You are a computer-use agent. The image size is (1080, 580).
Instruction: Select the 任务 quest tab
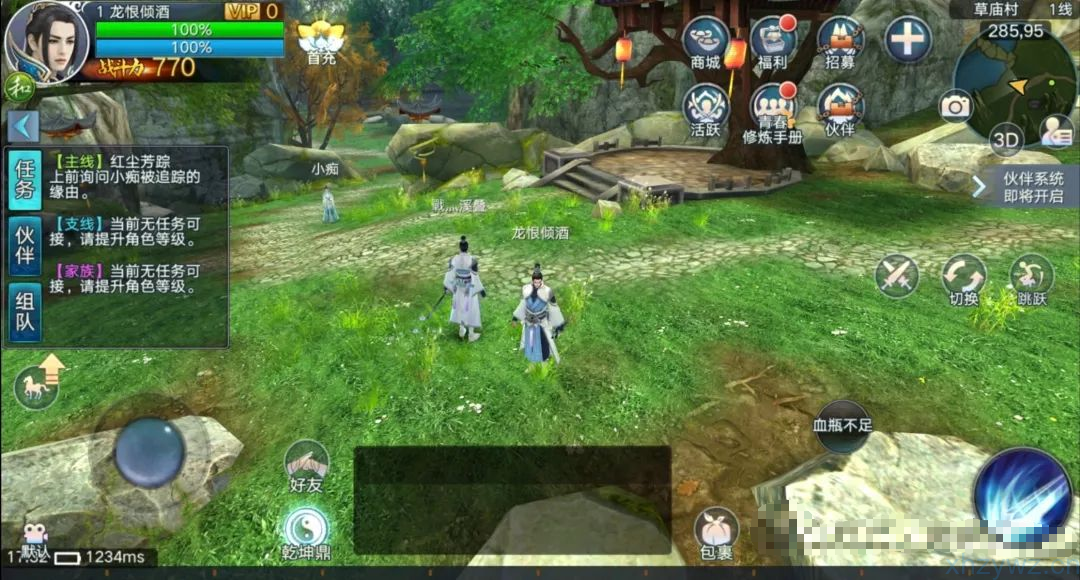tap(25, 180)
